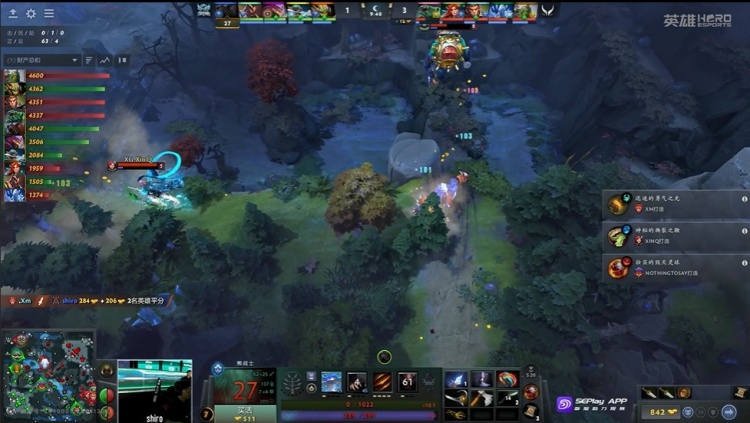Click the upload arrow icon
Screen dimensions: 750x423
12,13
